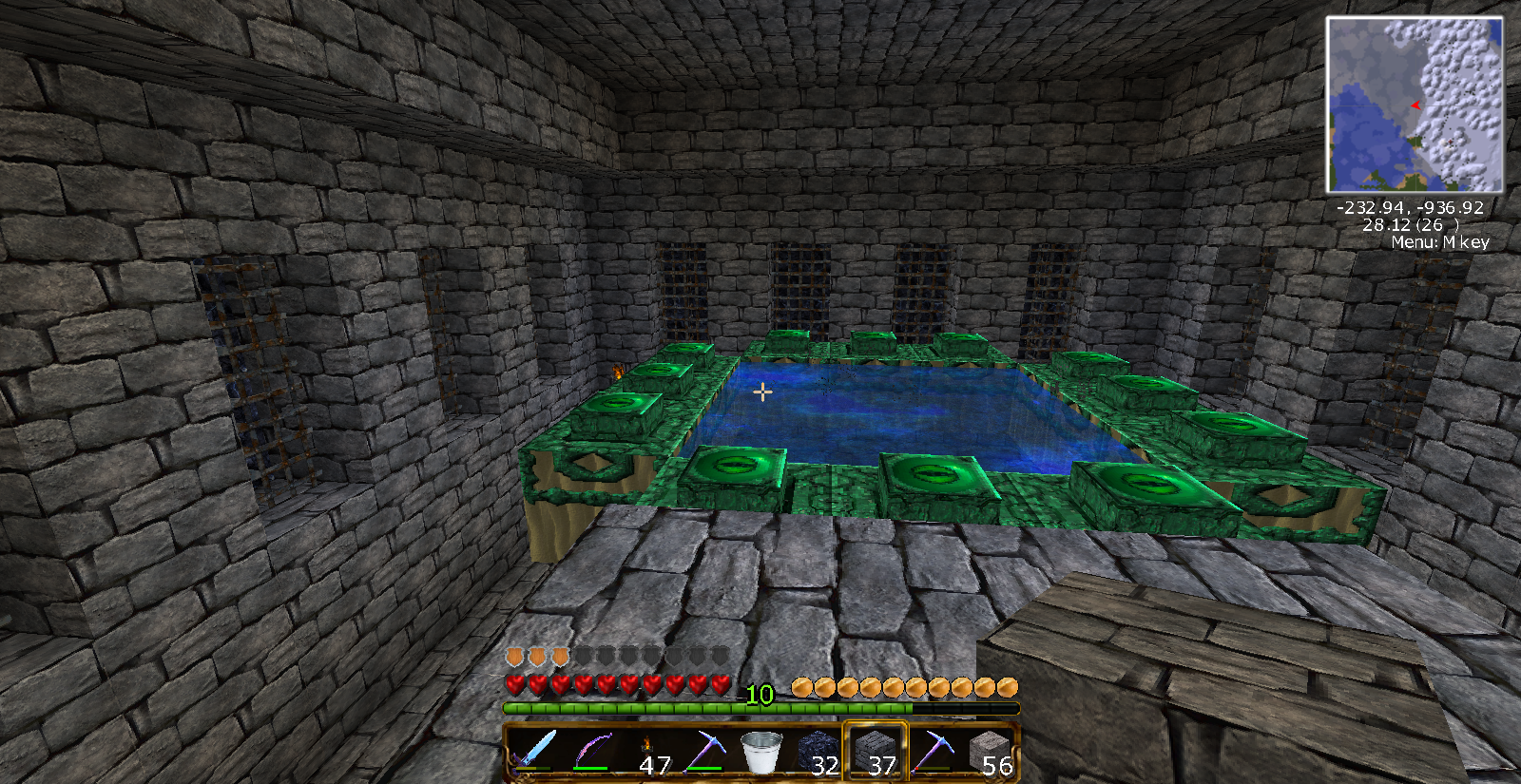Select the bow in the hotbar

pyautogui.click(x=590, y=751)
